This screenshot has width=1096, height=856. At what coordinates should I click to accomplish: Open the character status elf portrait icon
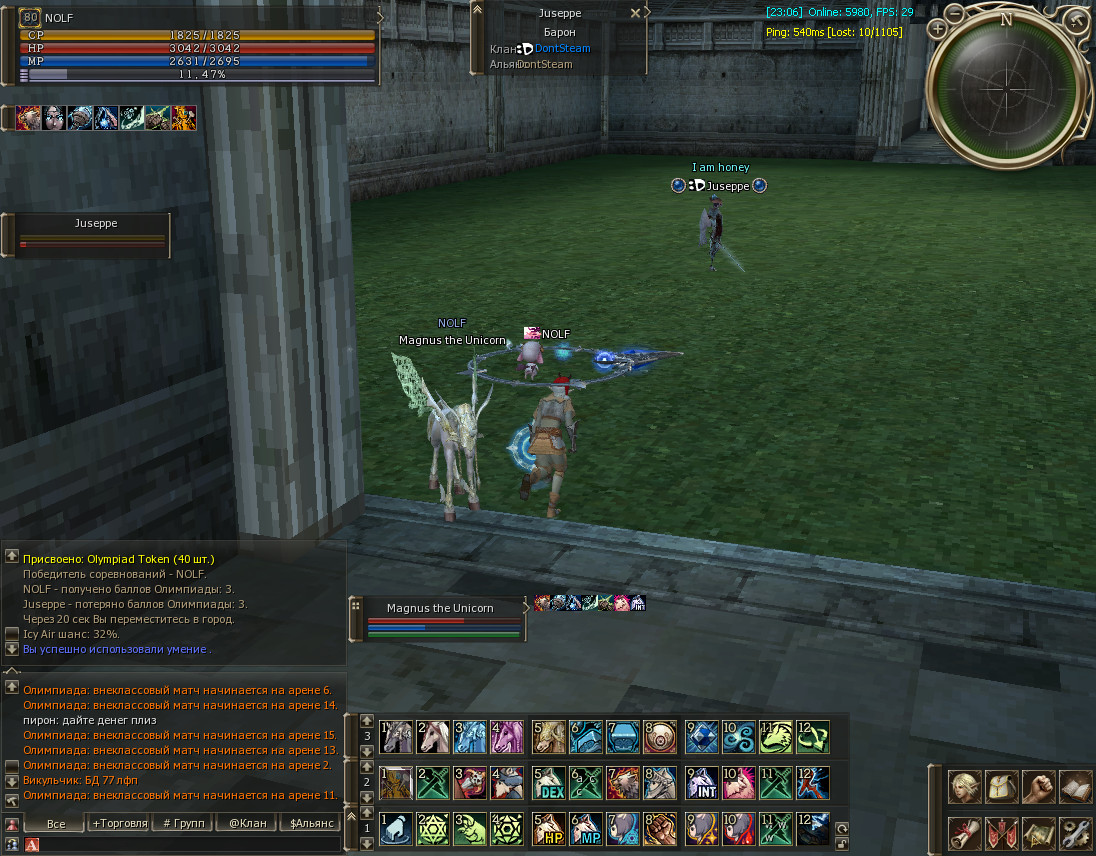[x=965, y=787]
